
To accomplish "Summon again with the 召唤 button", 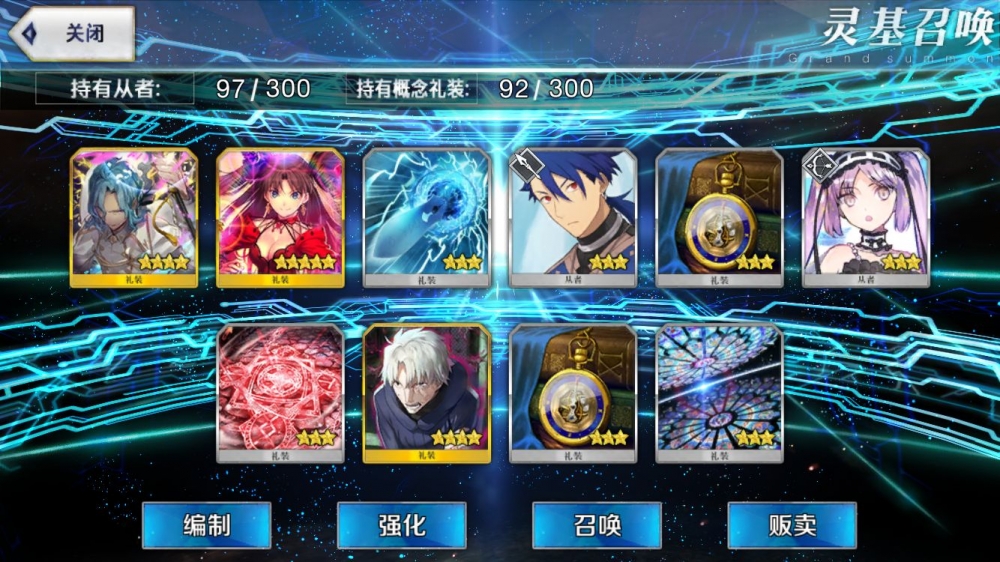I will [597, 525].
